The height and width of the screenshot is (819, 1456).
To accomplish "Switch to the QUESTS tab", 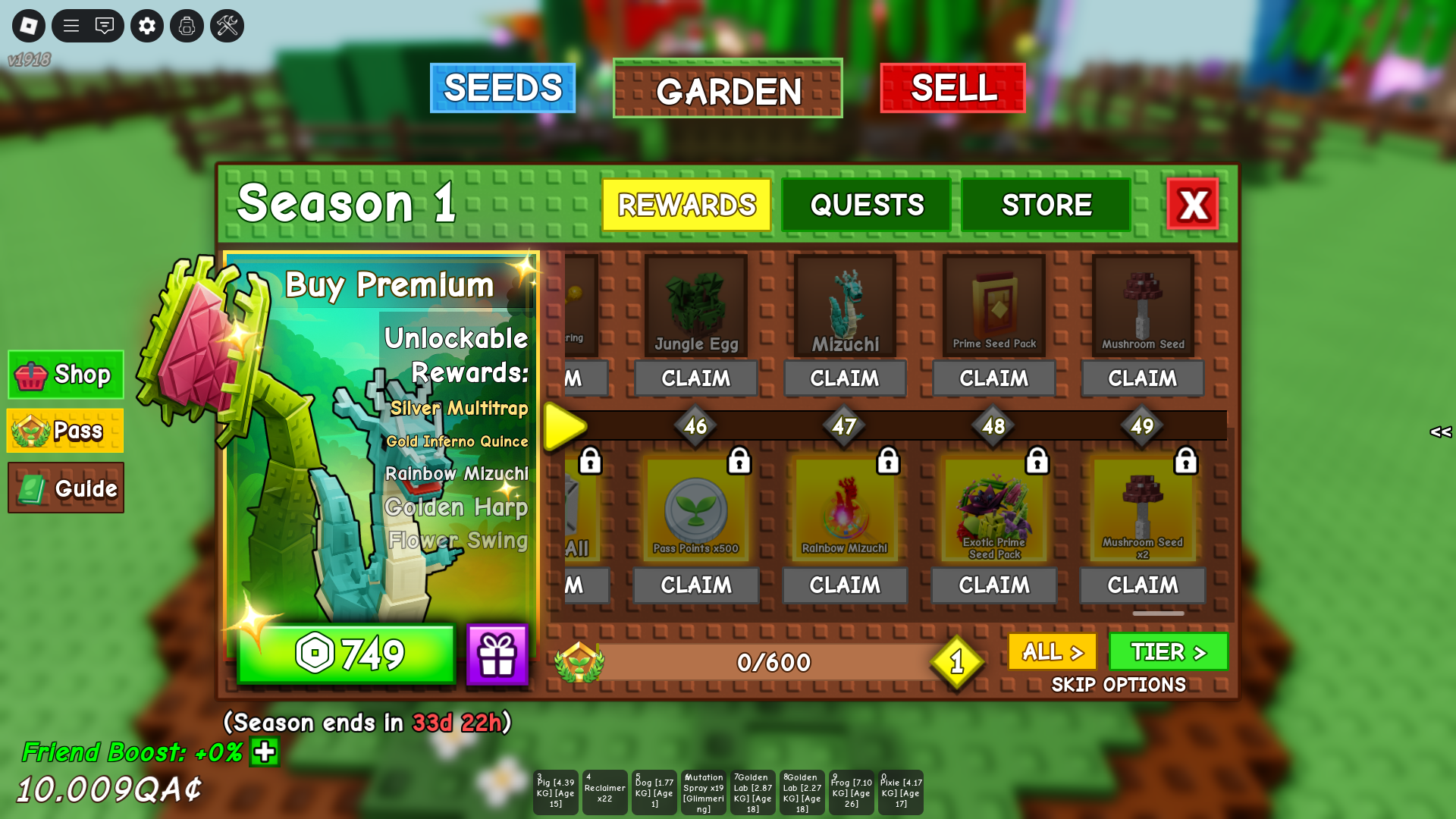I will point(866,205).
